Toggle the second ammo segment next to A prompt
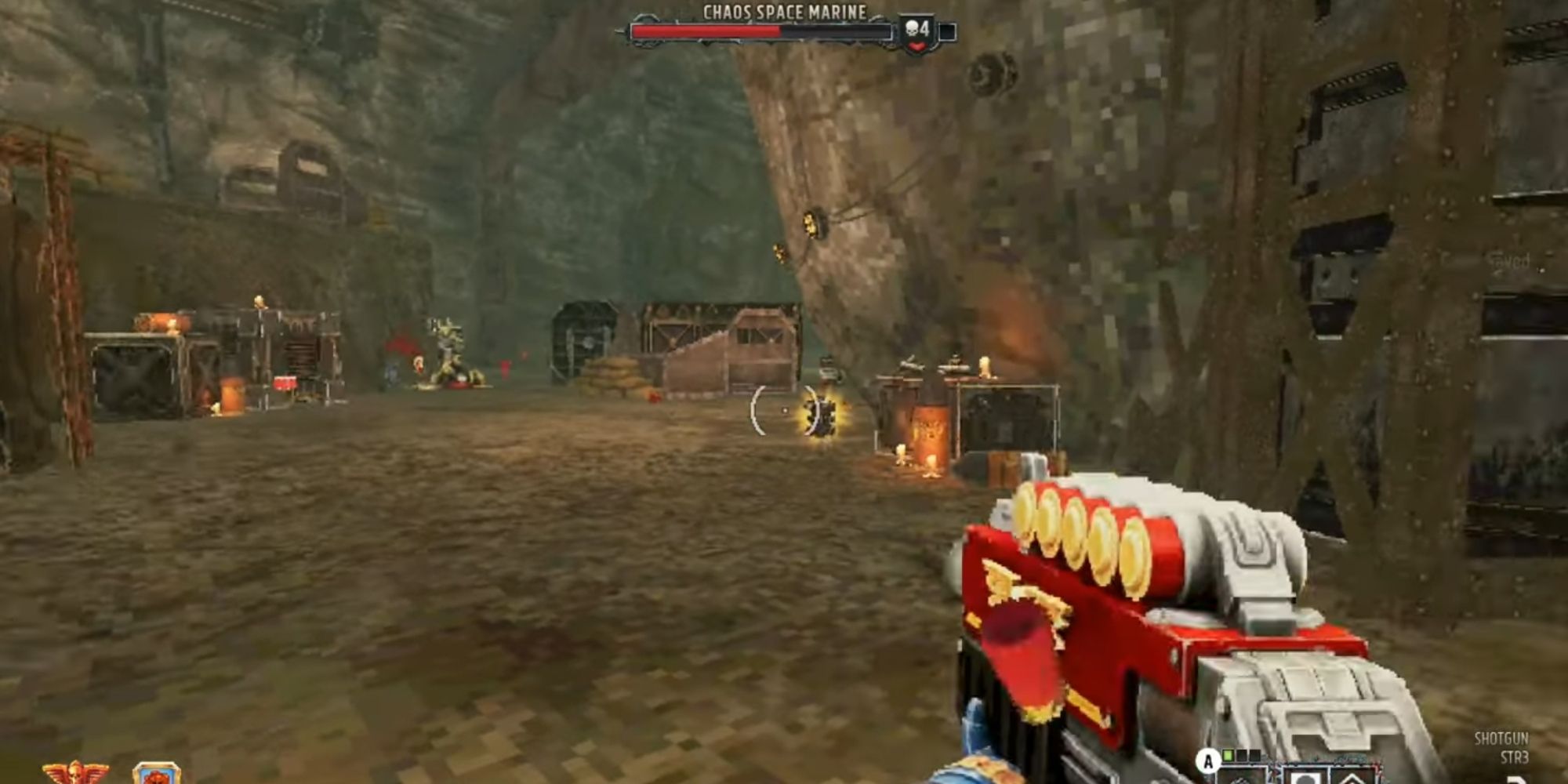This screenshot has width=1568, height=784. tap(1241, 755)
